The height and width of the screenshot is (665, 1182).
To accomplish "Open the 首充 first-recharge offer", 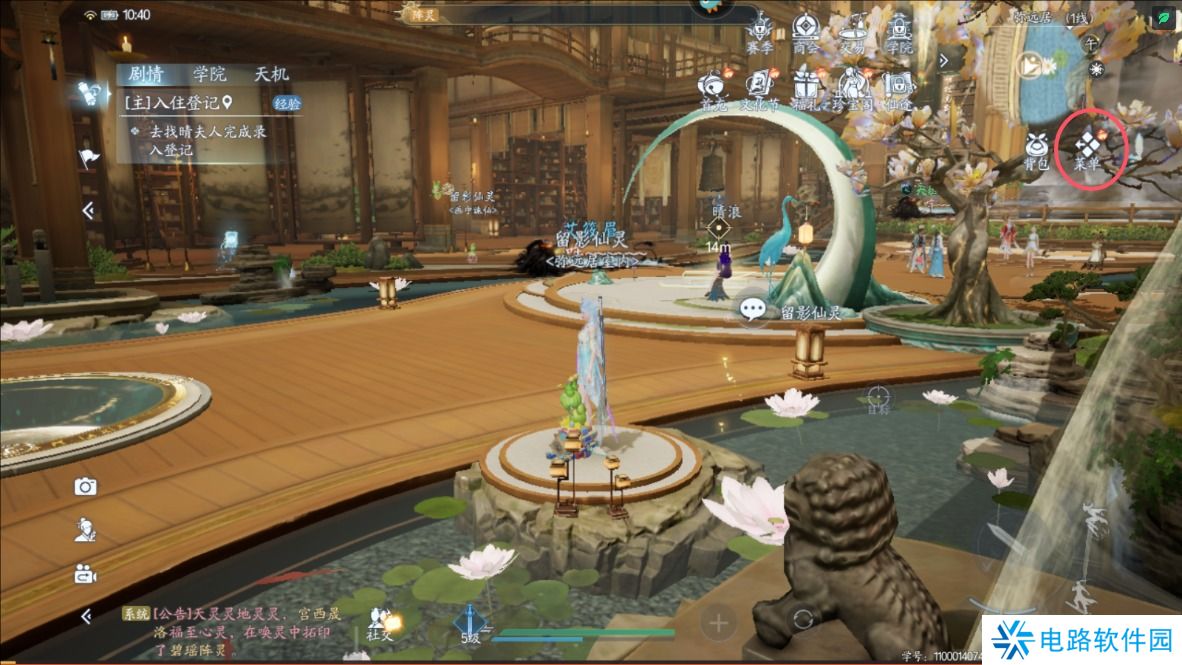I will pos(713,87).
